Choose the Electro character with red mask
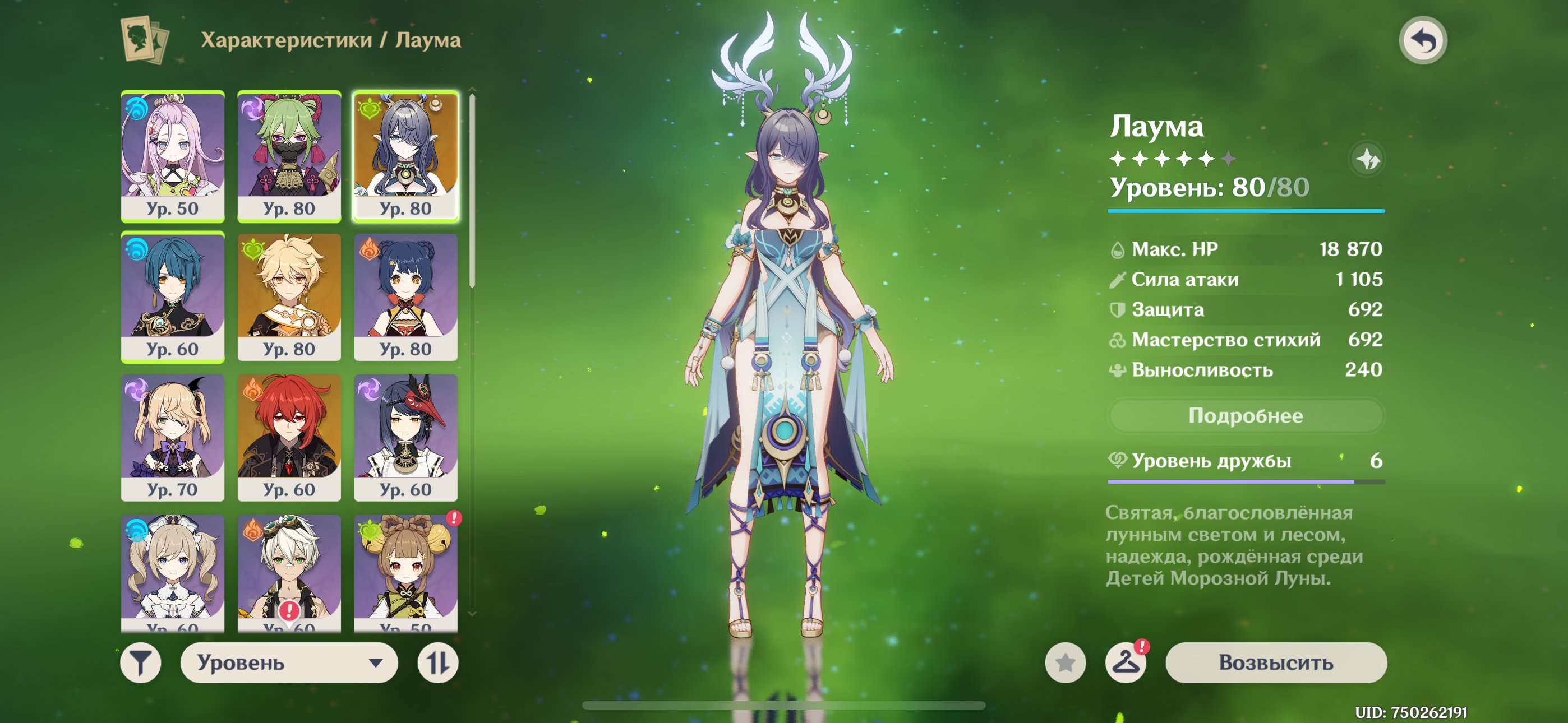Image resolution: width=1568 pixels, height=723 pixels. click(405, 438)
